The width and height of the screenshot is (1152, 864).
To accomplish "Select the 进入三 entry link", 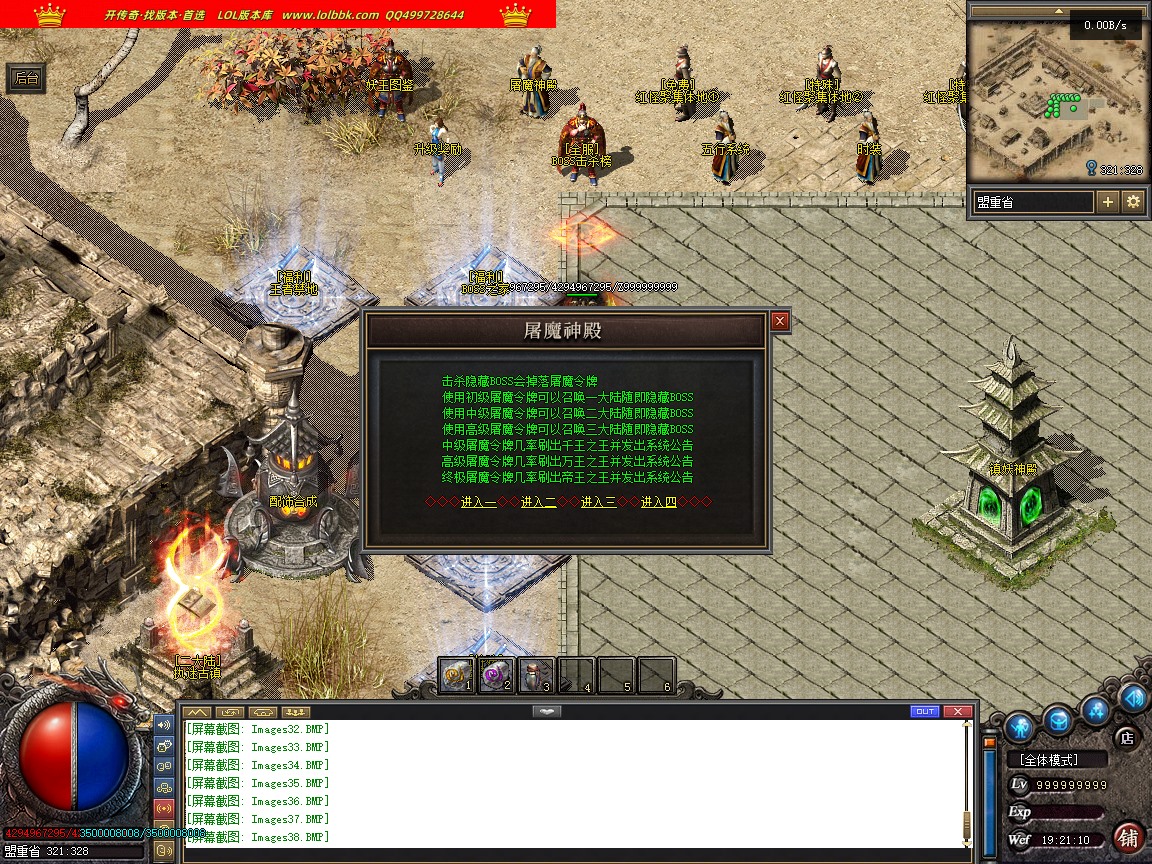I will point(598,502).
